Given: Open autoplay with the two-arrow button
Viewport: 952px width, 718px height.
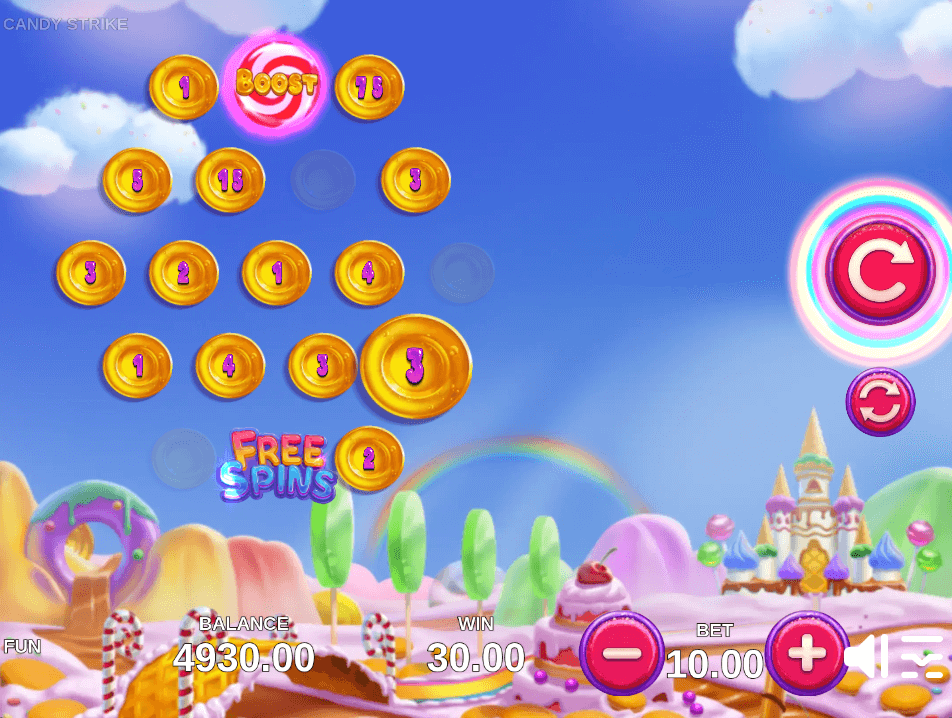Looking at the screenshot, I should tap(880, 402).
